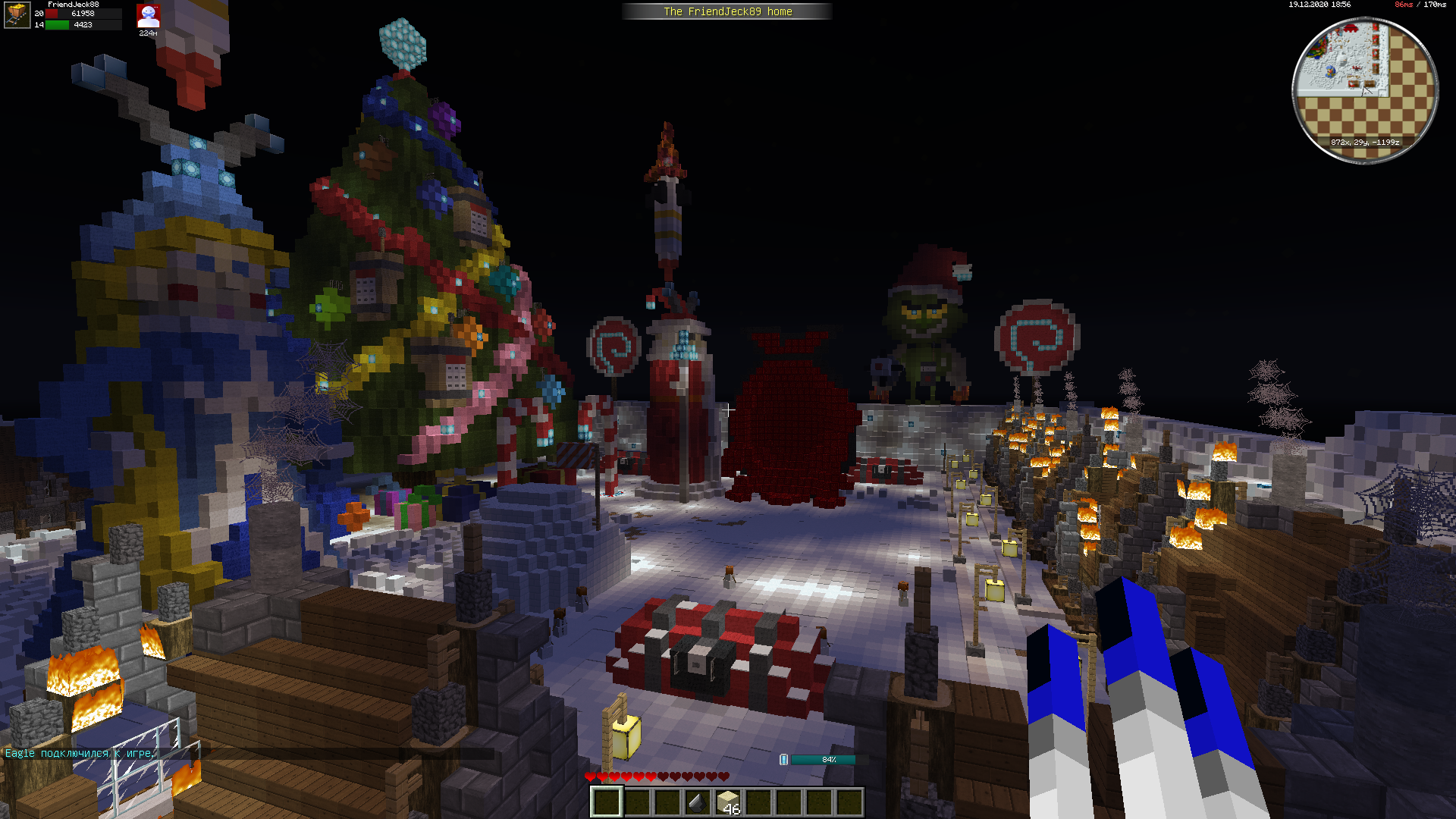Click the blue canister energy icon

click(783, 759)
